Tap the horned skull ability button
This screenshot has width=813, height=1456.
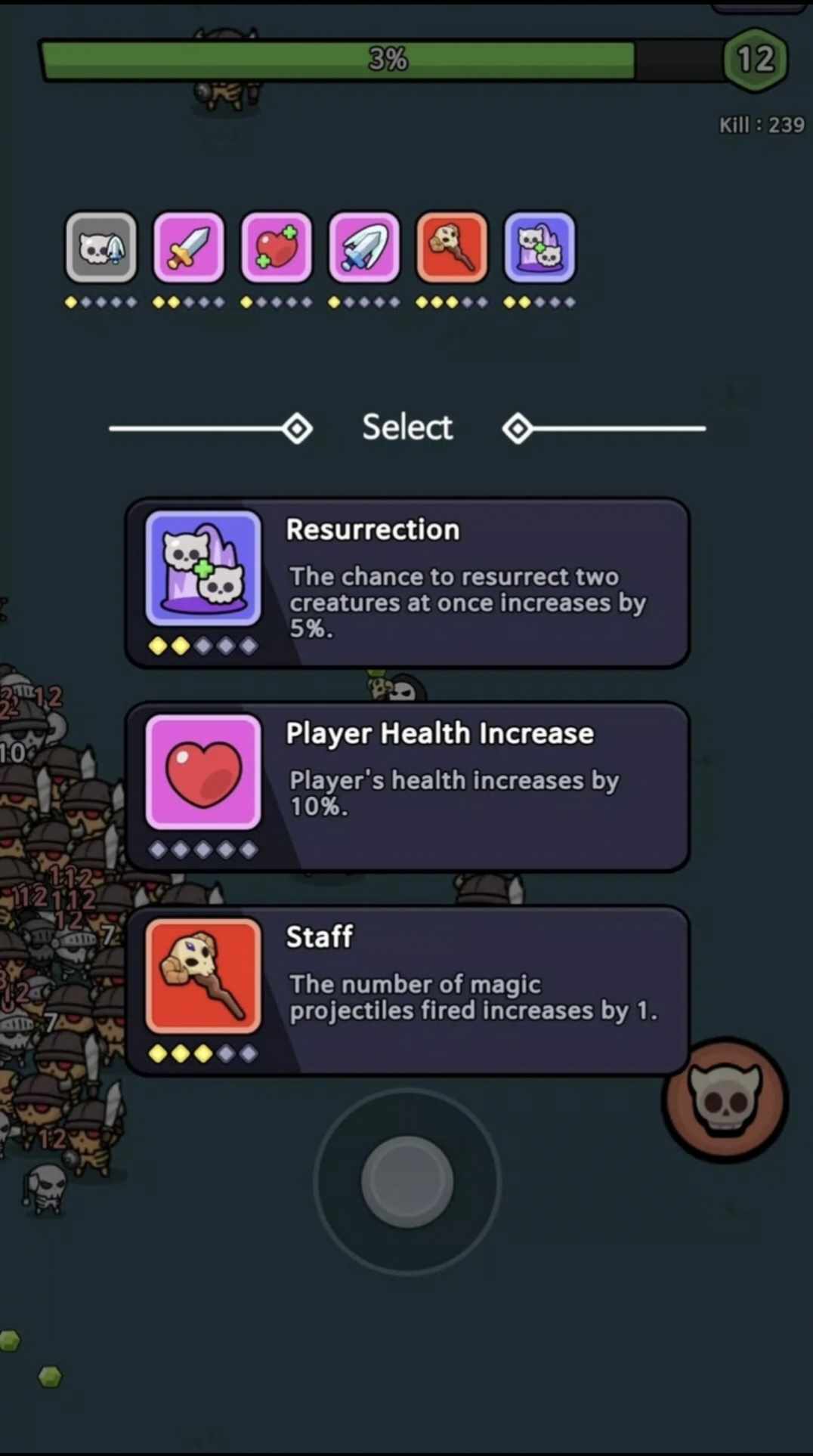point(725,1099)
